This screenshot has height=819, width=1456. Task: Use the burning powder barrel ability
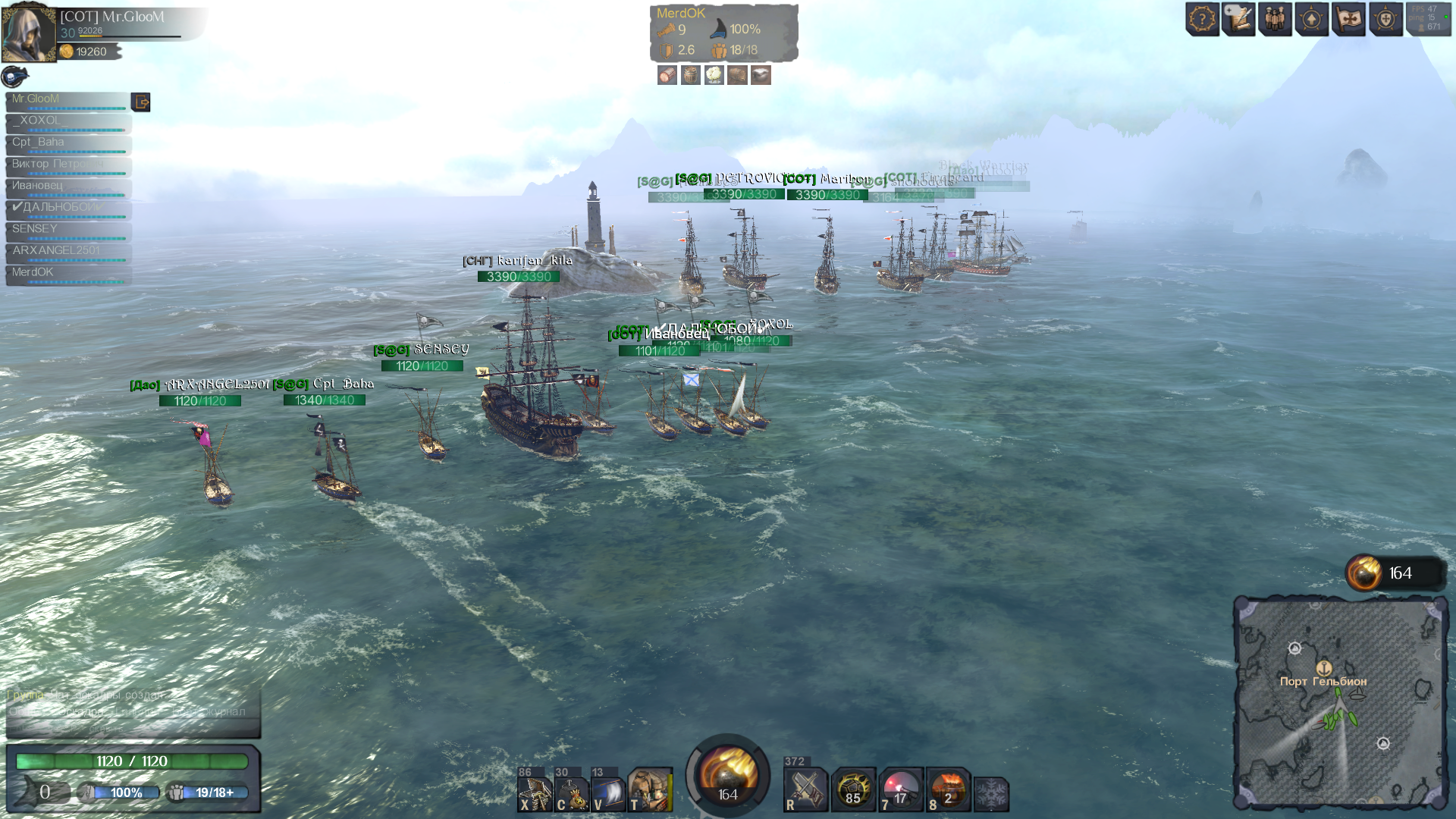point(948,790)
